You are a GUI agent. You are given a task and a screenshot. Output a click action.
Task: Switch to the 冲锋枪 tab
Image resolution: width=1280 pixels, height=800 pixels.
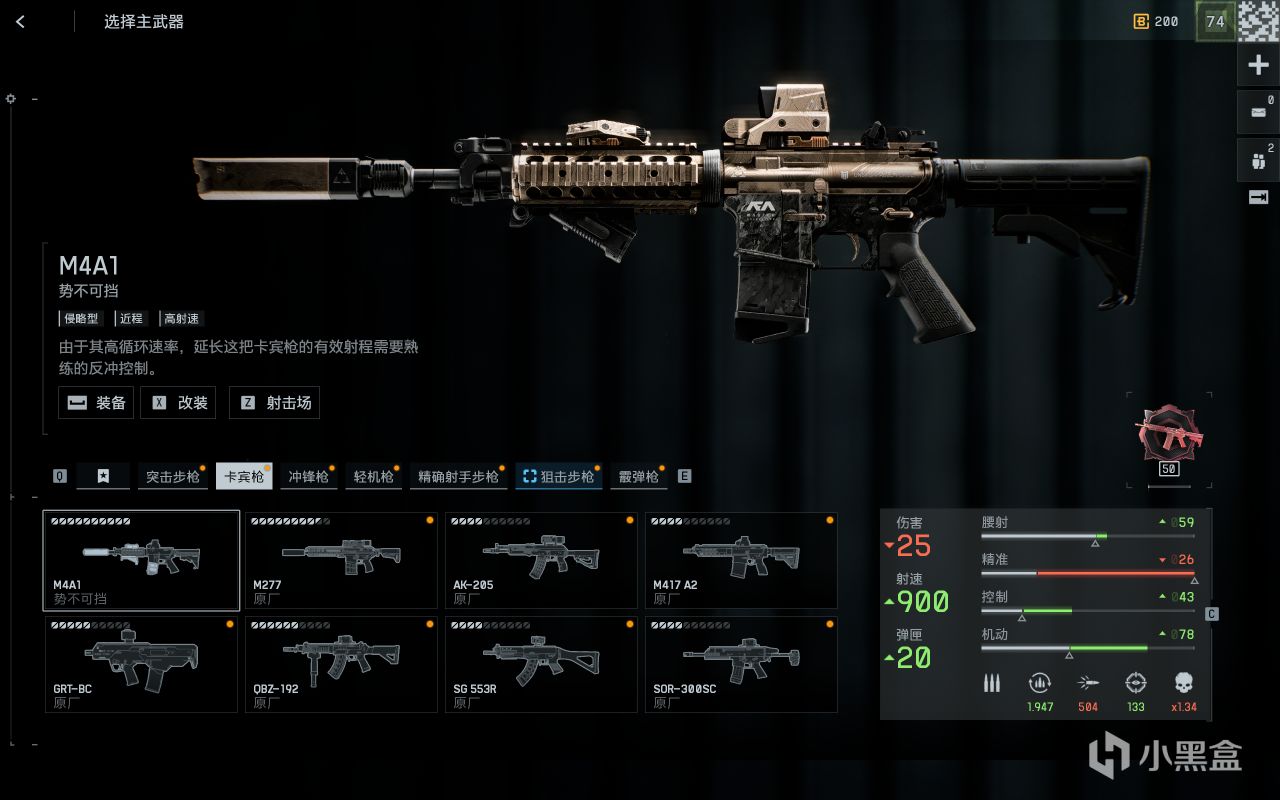pyautogui.click(x=308, y=477)
